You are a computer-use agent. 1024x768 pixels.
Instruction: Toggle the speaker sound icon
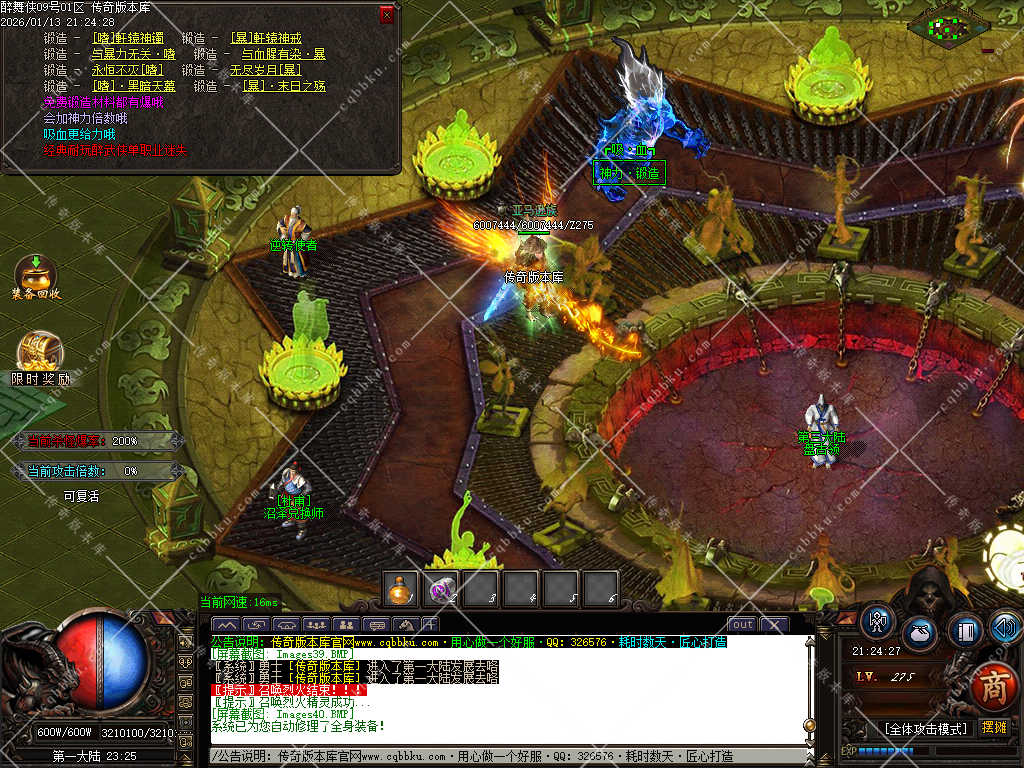tap(1005, 628)
